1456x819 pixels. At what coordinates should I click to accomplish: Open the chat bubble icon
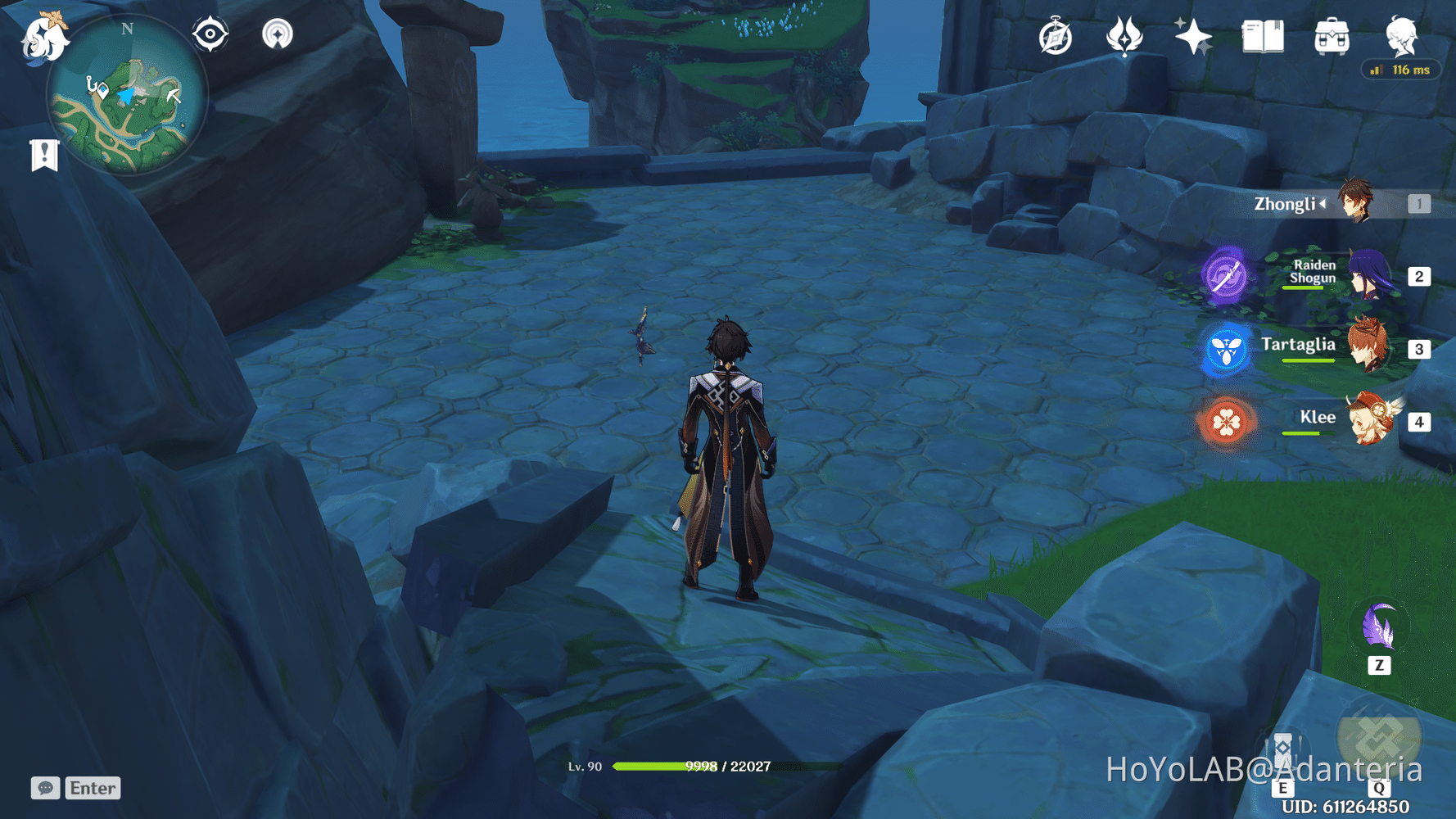(x=45, y=788)
